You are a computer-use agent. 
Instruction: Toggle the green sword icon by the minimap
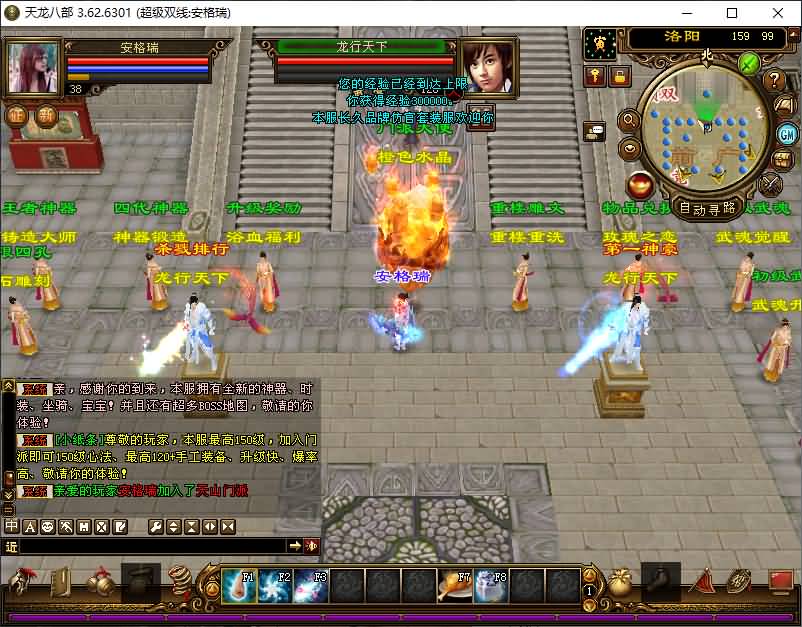[749, 63]
